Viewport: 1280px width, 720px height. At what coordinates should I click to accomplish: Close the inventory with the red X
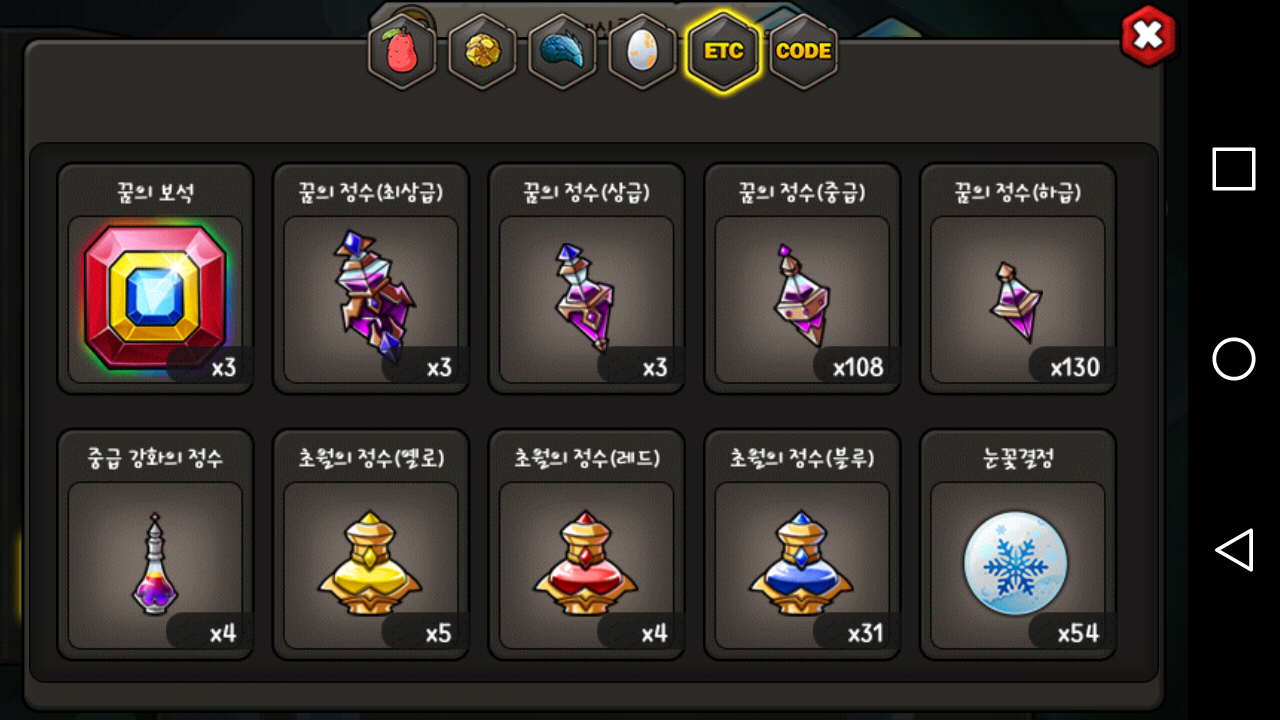(x=1148, y=36)
